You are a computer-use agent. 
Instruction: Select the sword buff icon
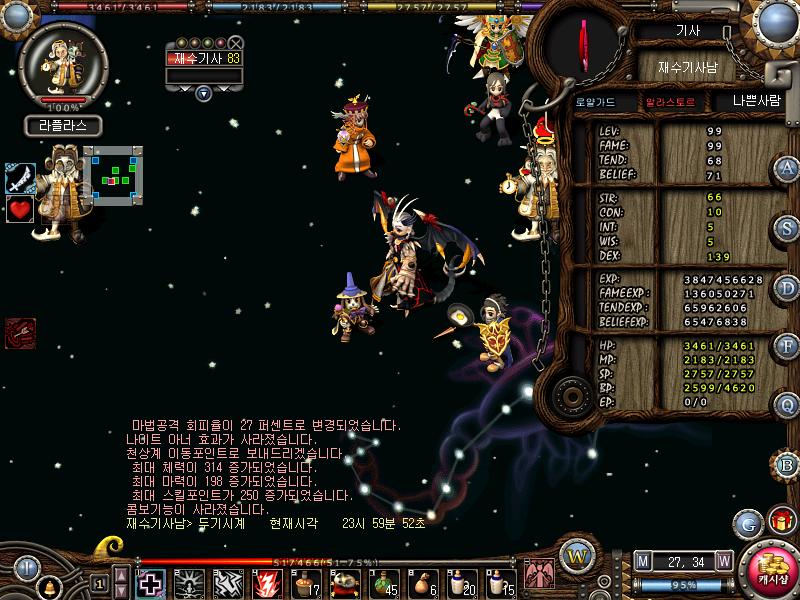(x=21, y=178)
